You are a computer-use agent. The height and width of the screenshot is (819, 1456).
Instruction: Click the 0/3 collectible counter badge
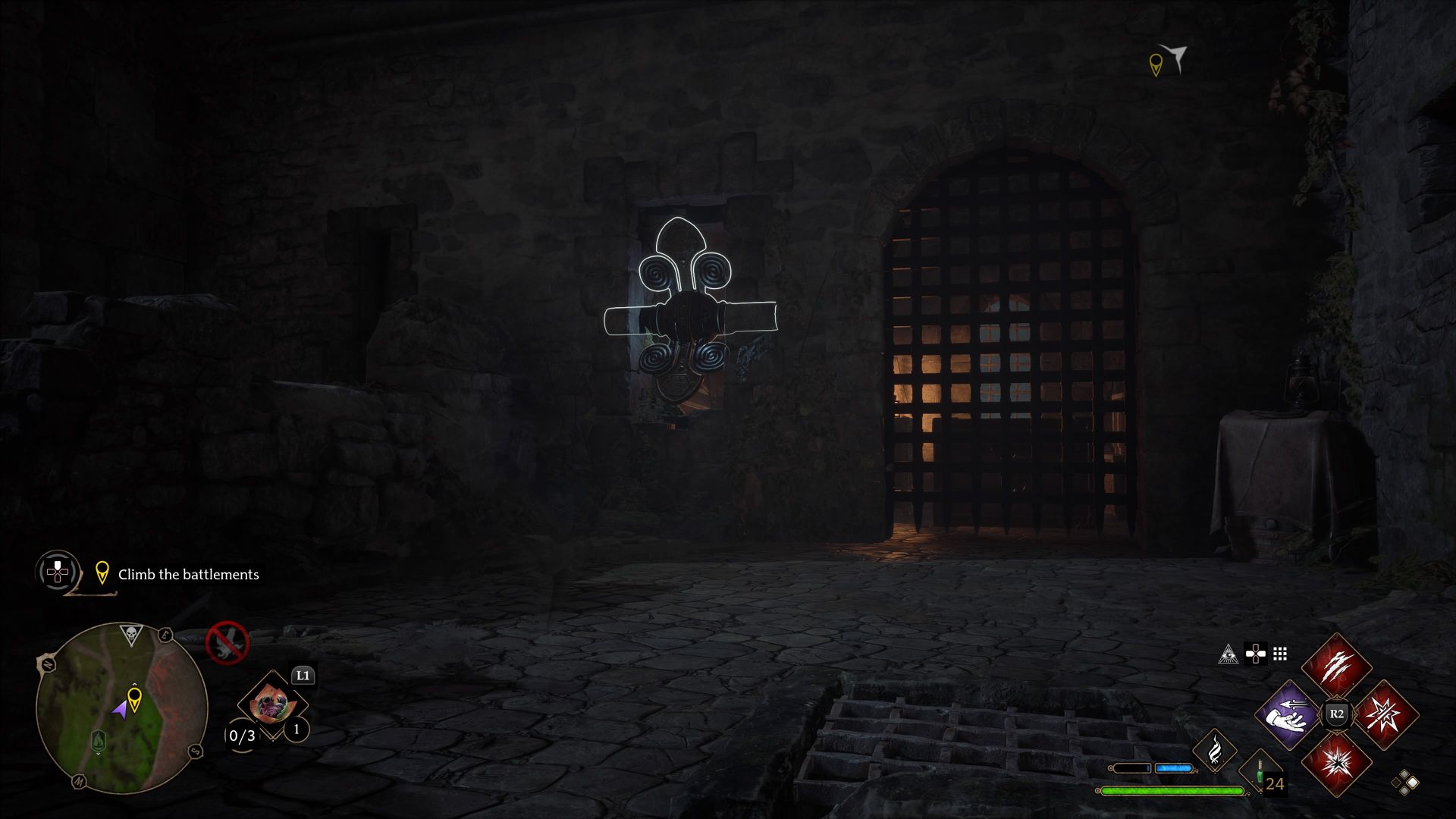coord(241,736)
